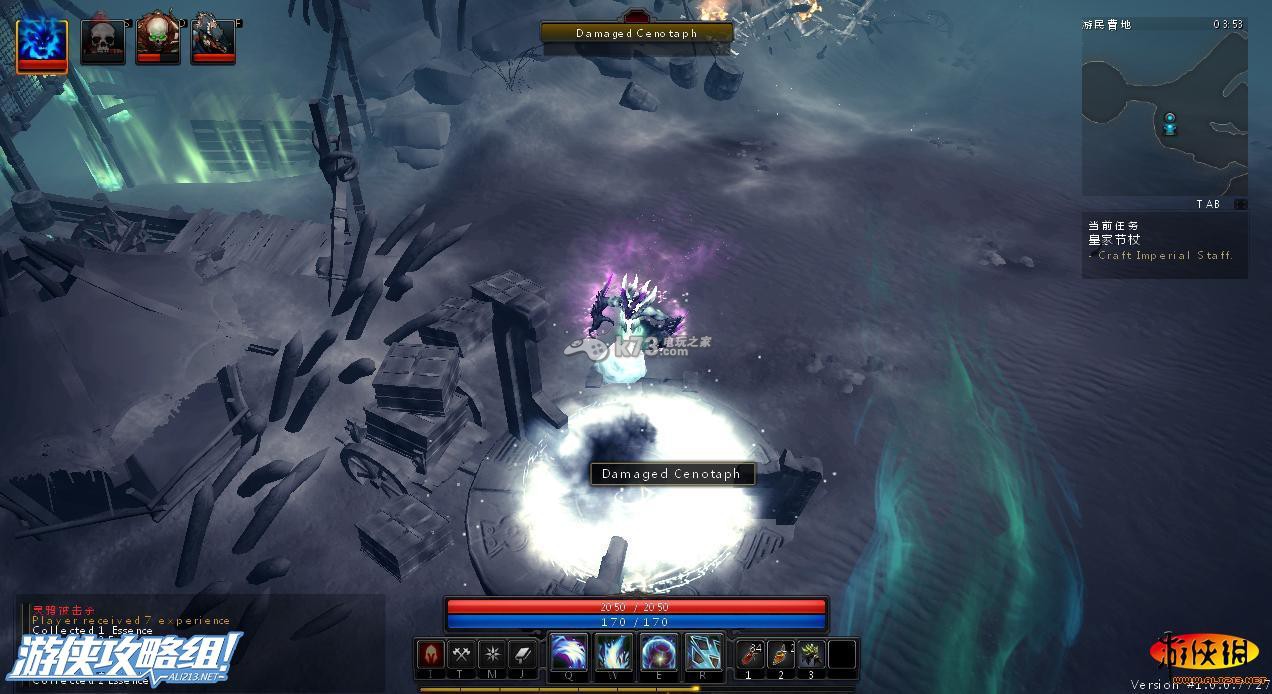The width and height of the screenshot is (1272, 694).
Task: Use the E glowing orb ability
Action: point(659,653)
